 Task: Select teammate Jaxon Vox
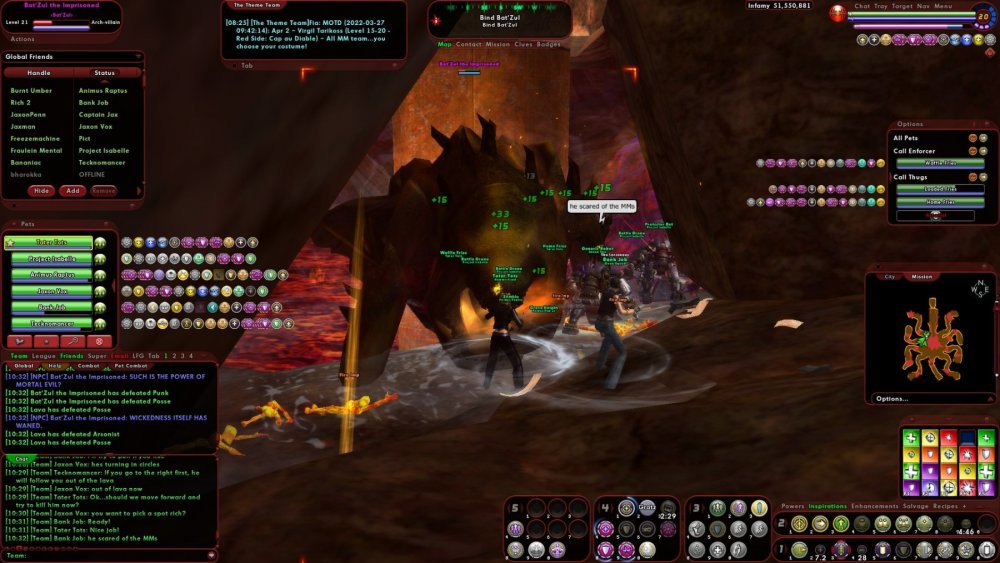click(51, 291)
